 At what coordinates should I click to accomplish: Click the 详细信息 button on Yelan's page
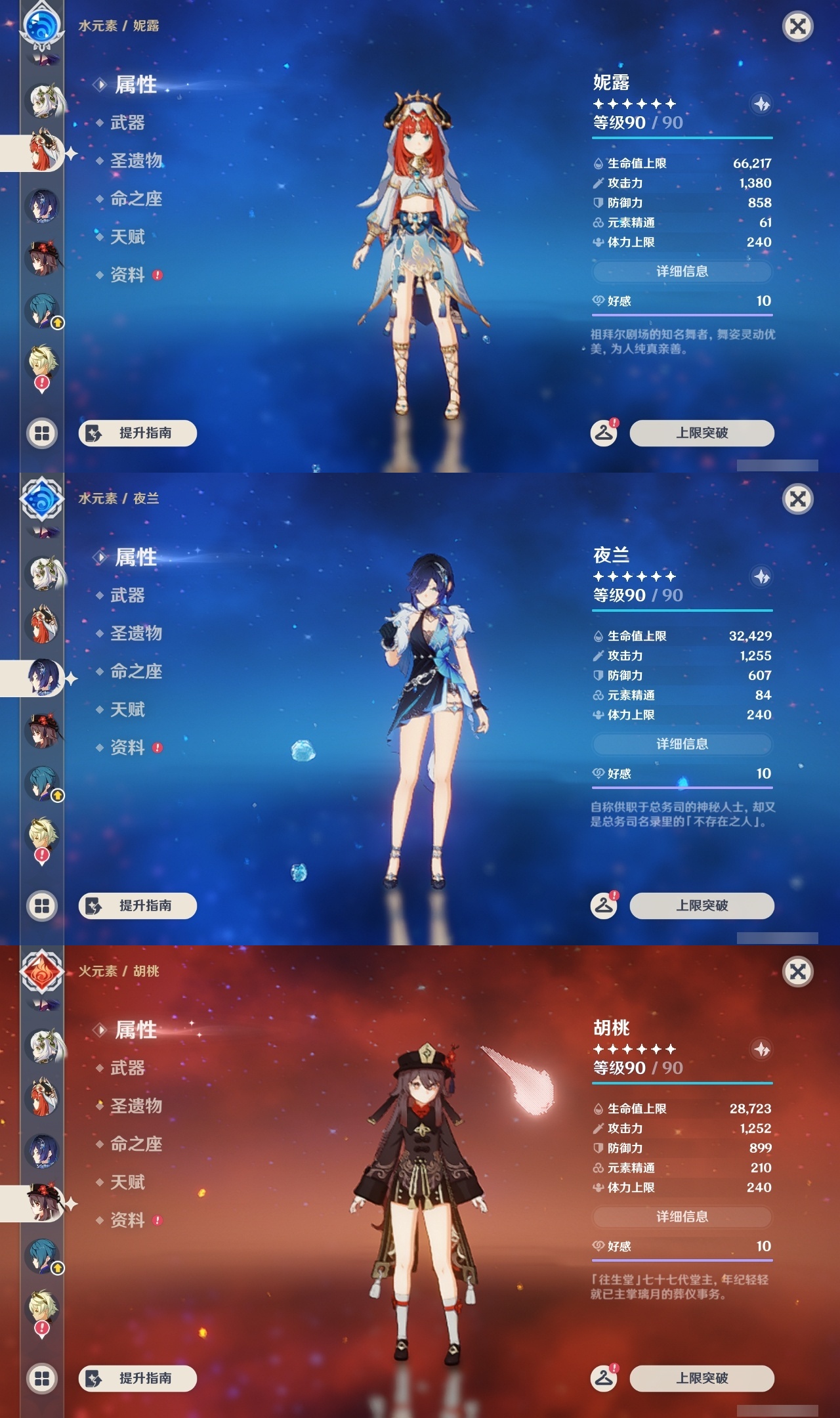tap(682, 744)
